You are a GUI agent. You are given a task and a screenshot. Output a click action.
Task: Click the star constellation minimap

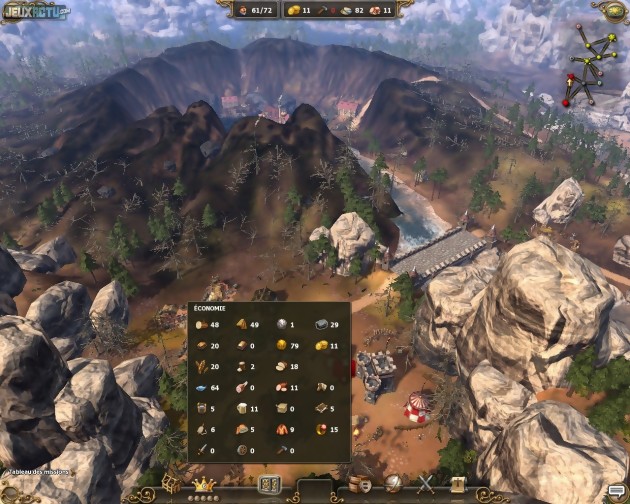pos(587,58)
